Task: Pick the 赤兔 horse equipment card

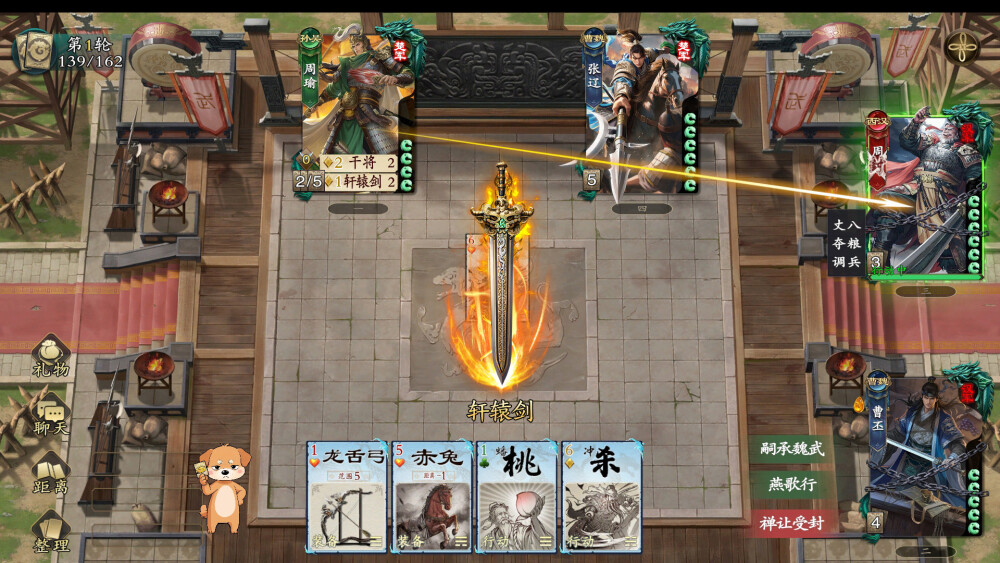Action: 432,496
